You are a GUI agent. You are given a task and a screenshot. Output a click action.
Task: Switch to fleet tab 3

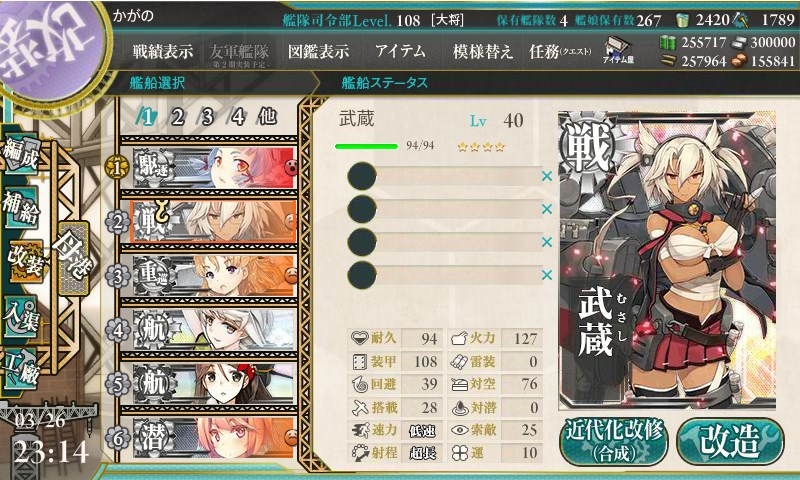pyautogui.click(x=207, y=116)
